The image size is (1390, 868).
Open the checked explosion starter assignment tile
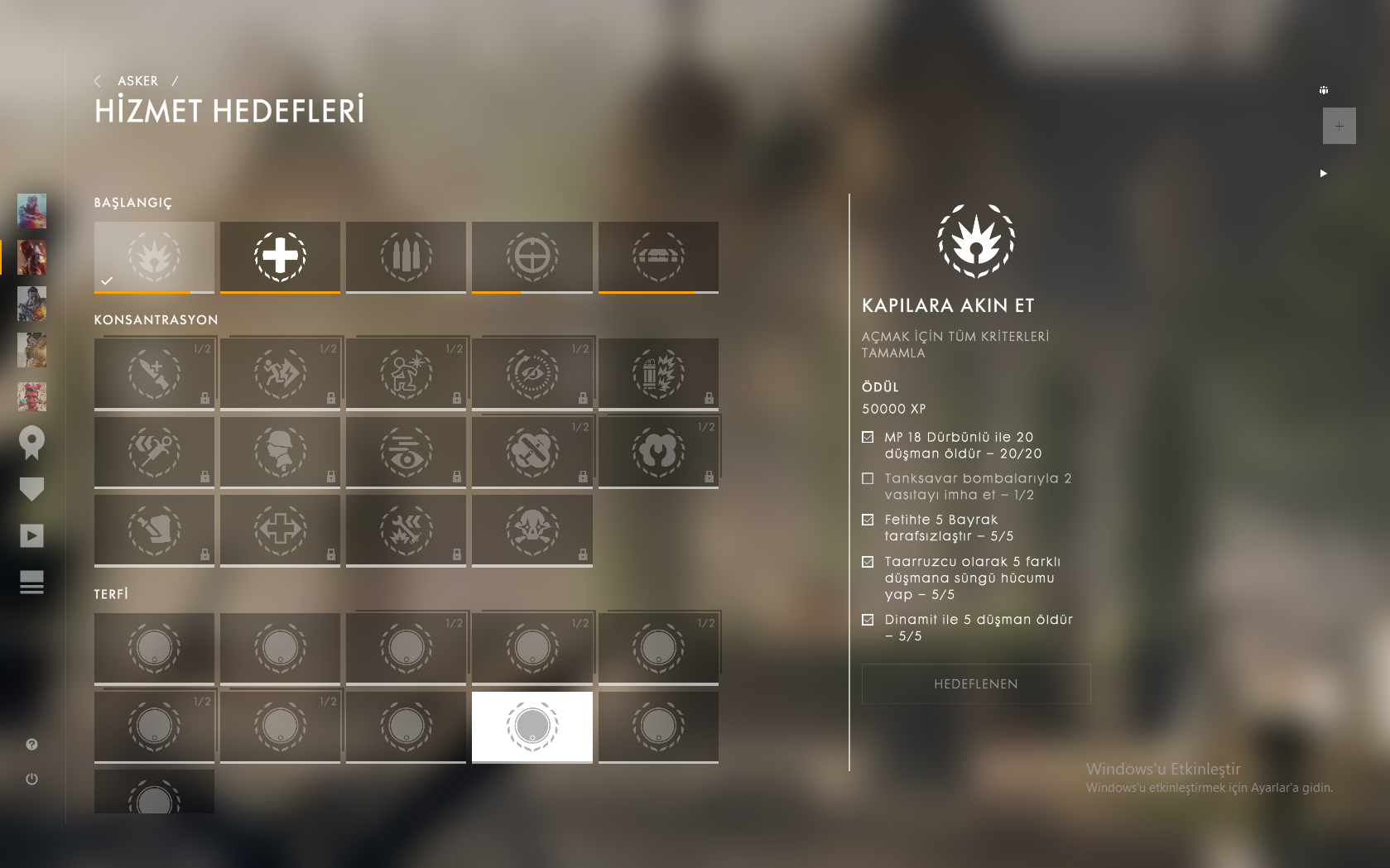154,257
